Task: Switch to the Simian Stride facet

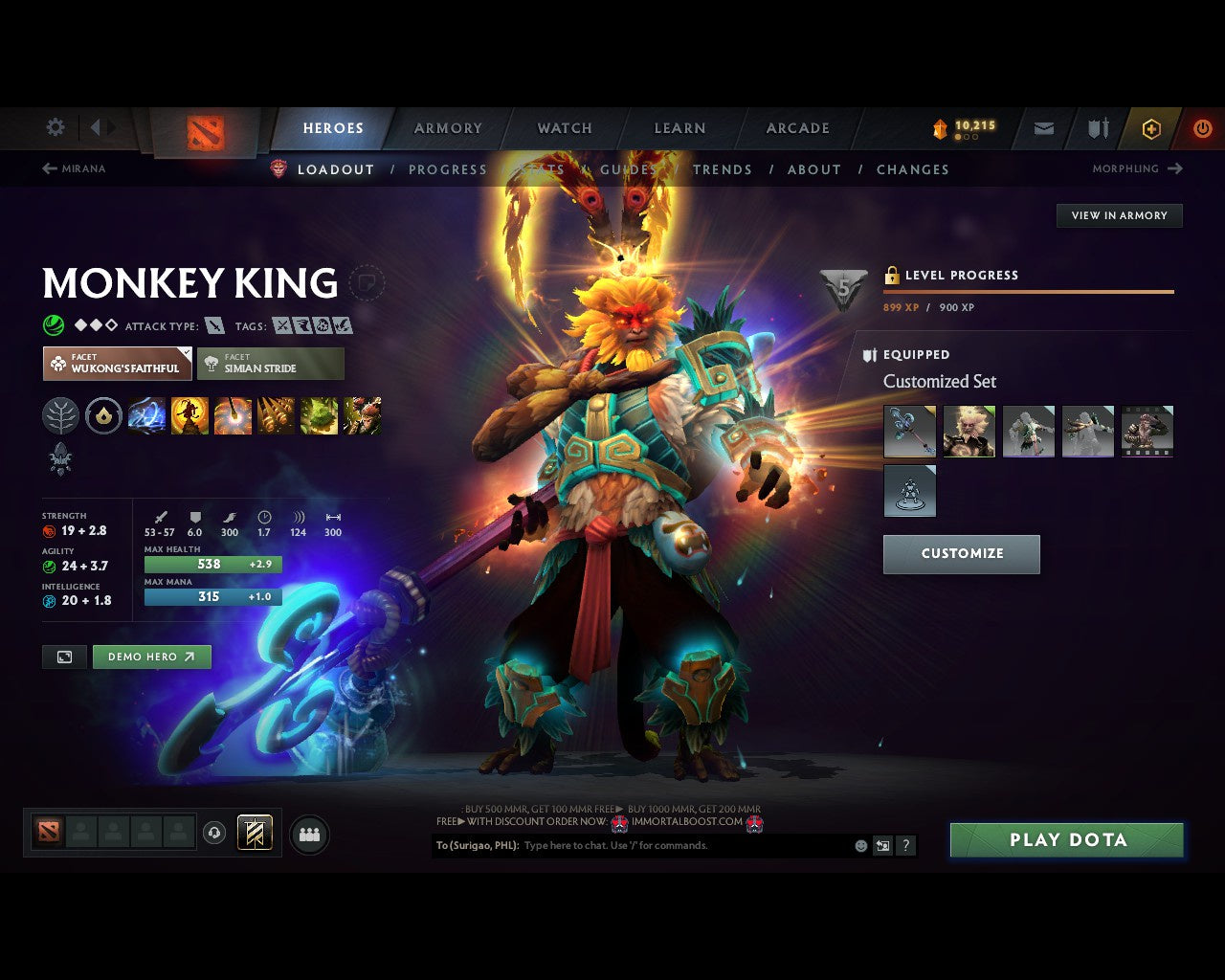Action: [271, 364]
